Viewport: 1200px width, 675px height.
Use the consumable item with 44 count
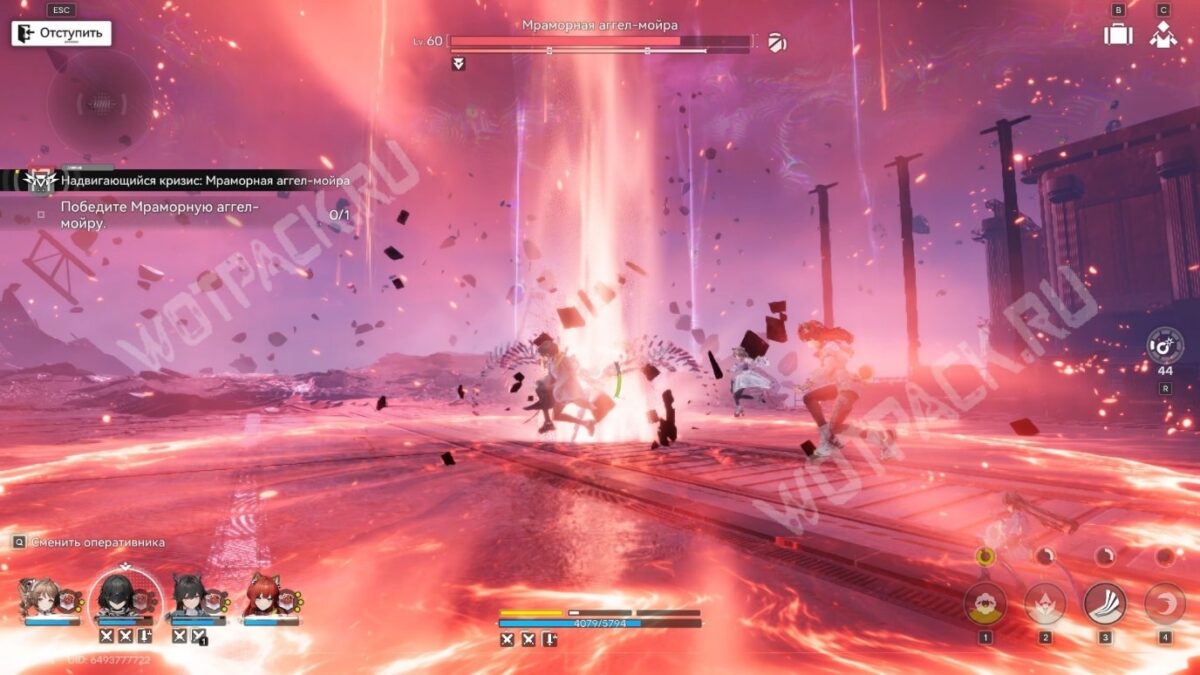[x=1165, y=346]
